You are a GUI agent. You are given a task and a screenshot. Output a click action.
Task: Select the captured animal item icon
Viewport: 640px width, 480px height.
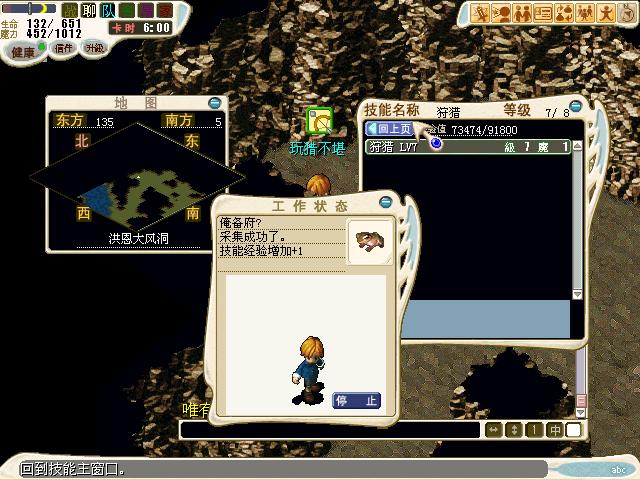[x=369, y=241]
